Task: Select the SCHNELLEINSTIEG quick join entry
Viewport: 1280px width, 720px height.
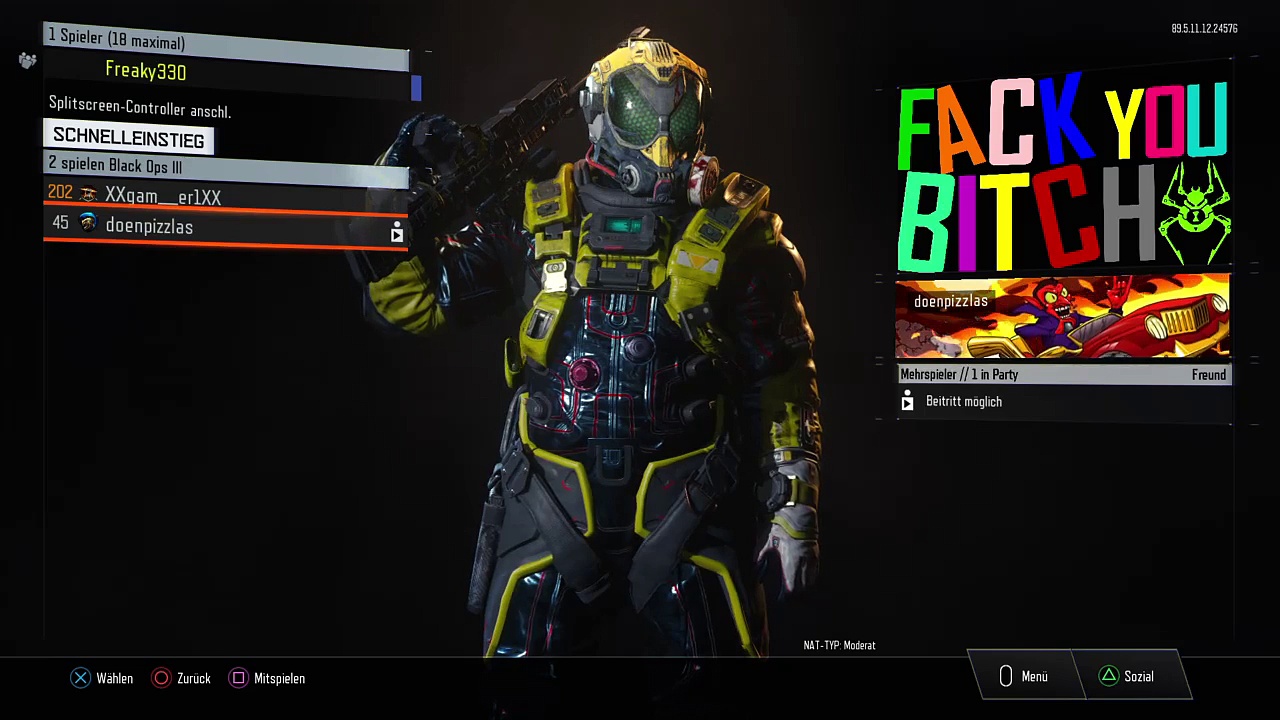Action: (128, 137)
